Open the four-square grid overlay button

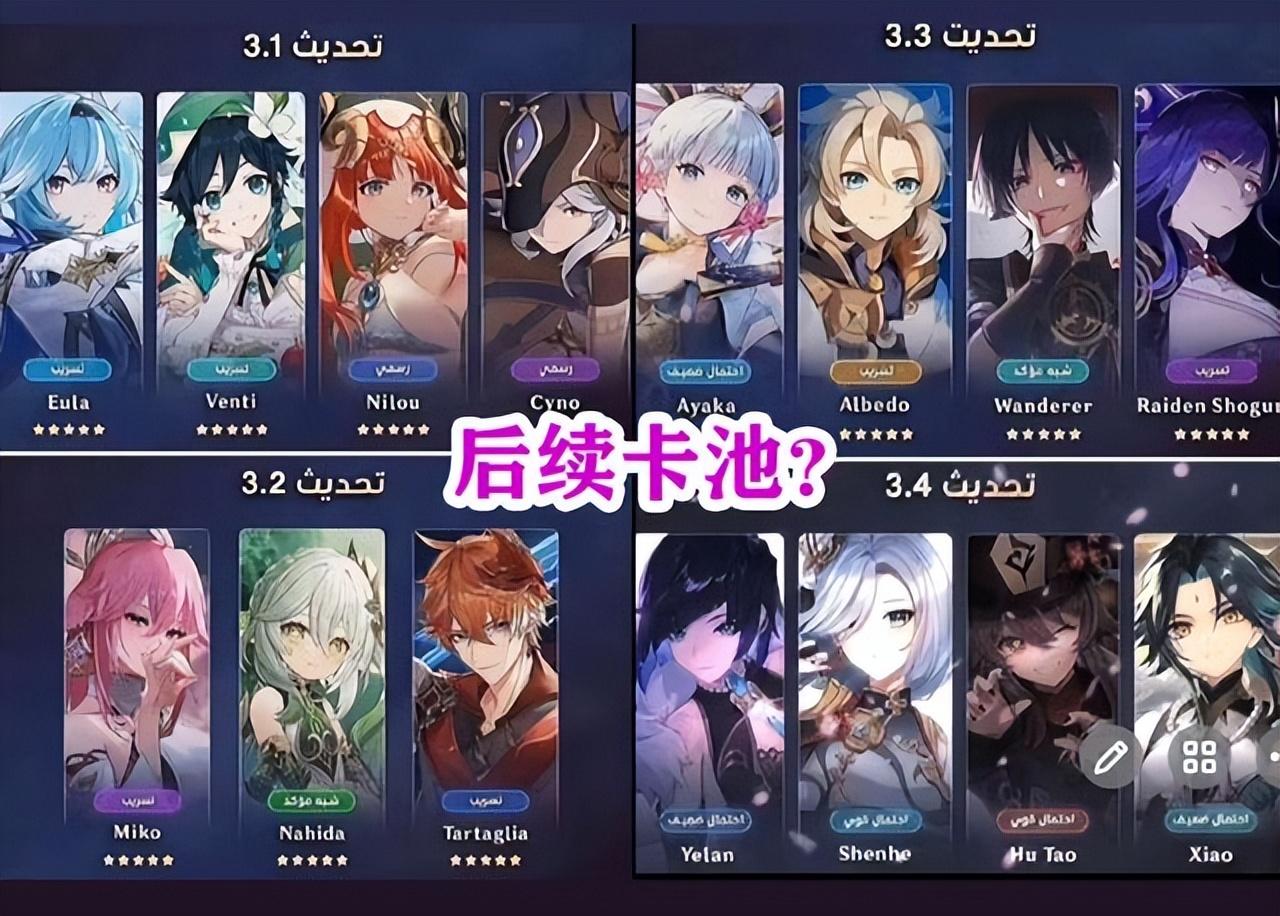tap(1199, 757)
